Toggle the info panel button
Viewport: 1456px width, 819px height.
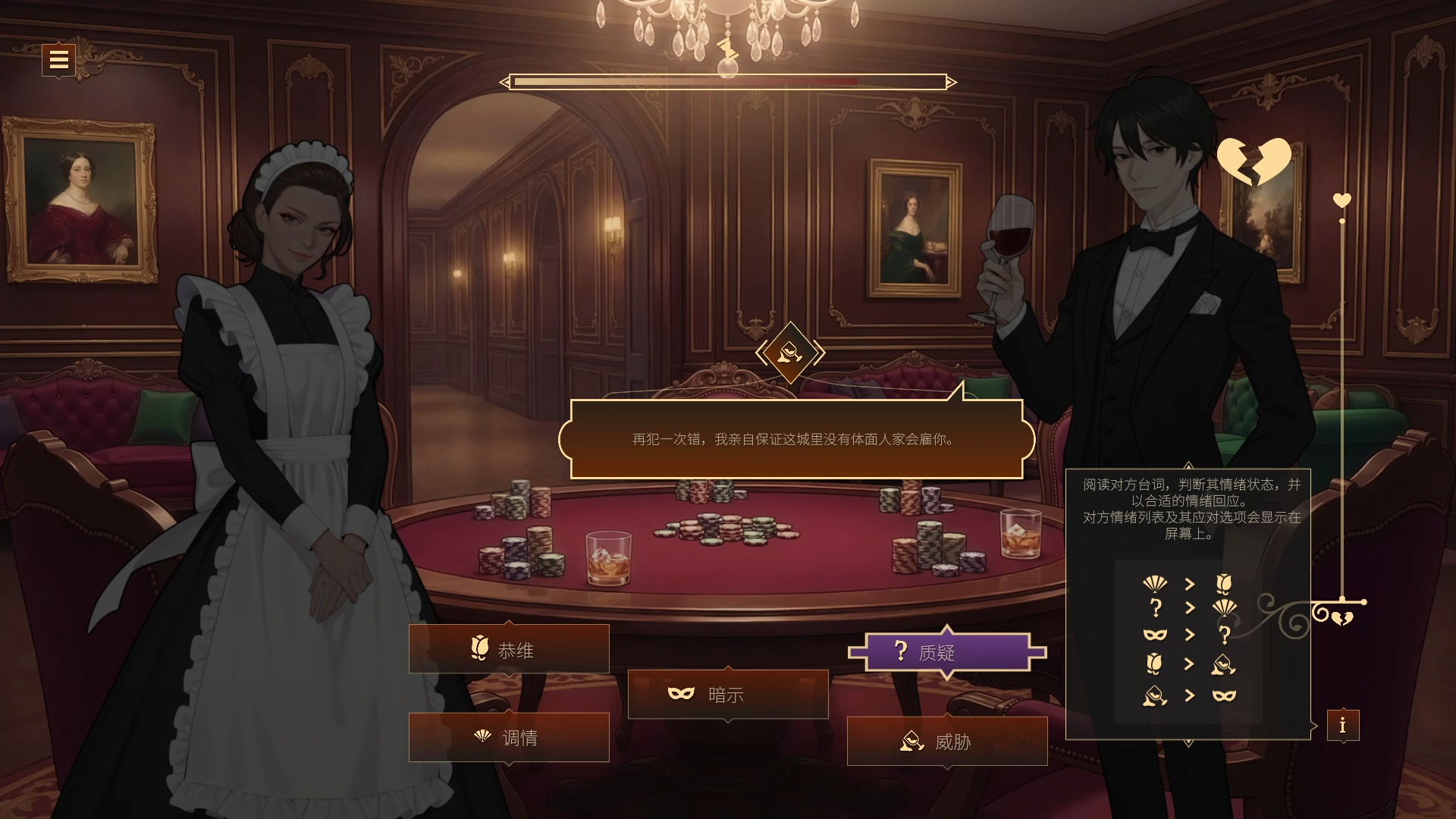[x=1342, y=726]
